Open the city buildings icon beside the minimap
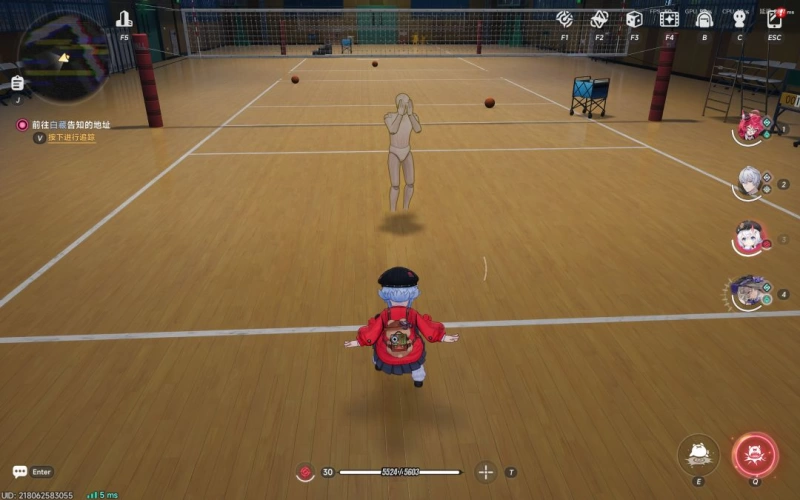The image size is (800, 500). (x=124, y=19)
